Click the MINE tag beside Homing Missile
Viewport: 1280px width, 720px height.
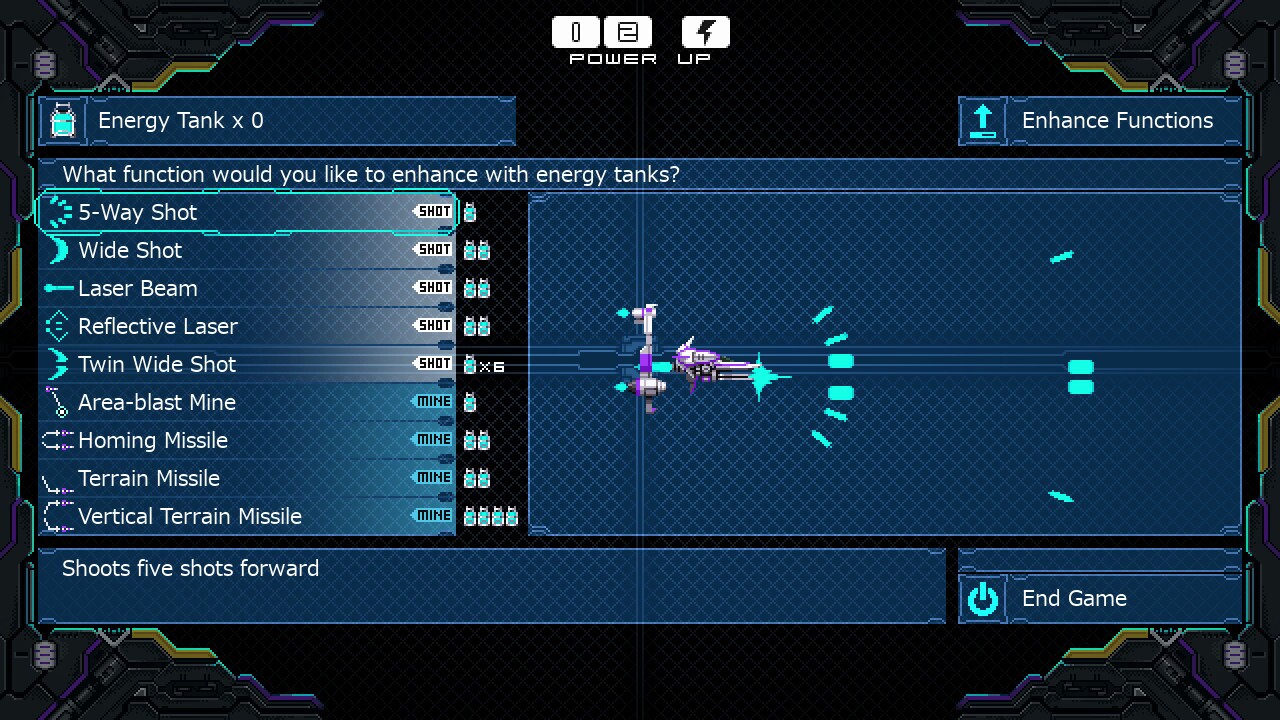(433, 439)
